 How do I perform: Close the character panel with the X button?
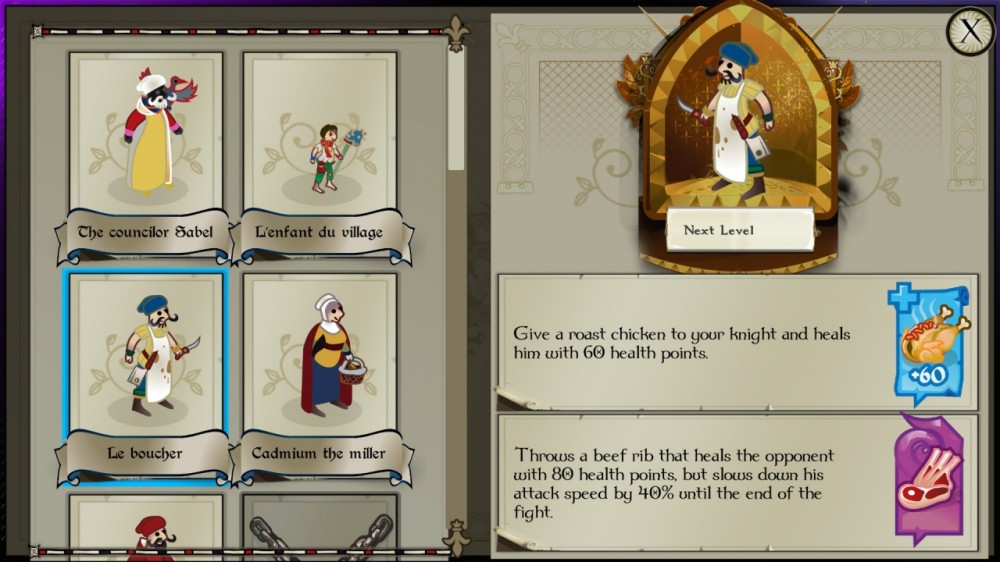(x=969, y=32)
